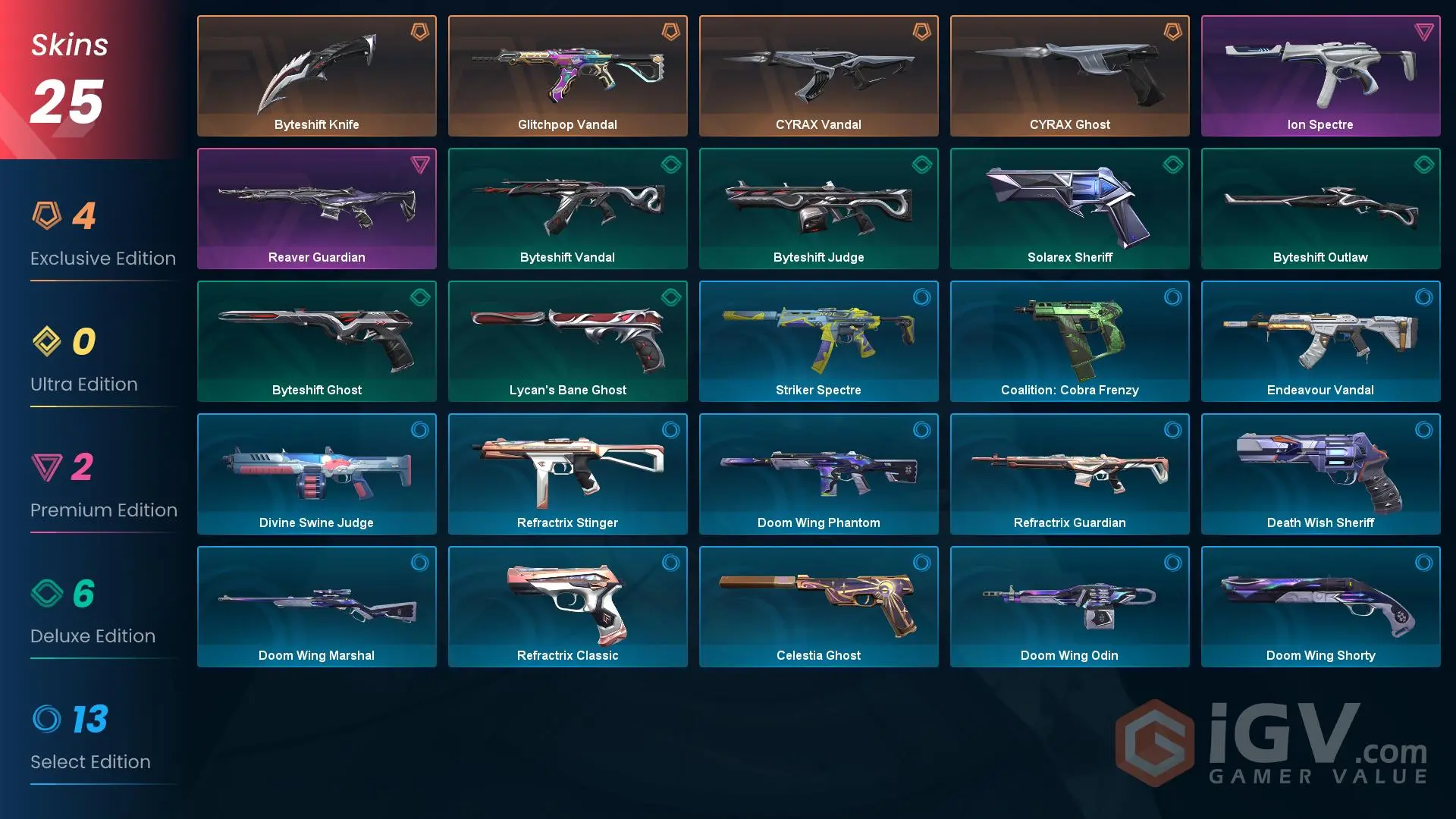Select the Coalition: Cobra Frenzy skin
1456x819 pixels.
tap(1069, 341)
